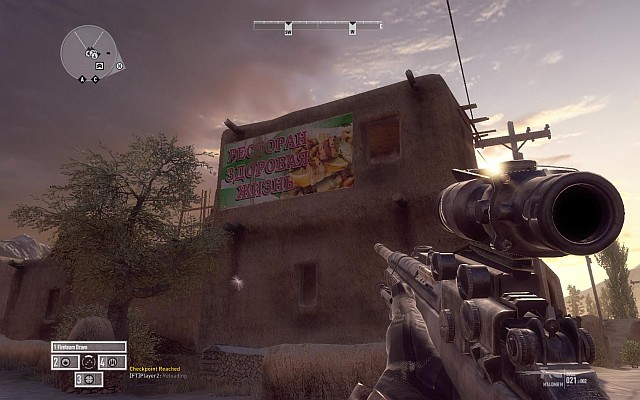The width and height of the screenshot is (640, 400).
Task: Choose squad command slot 4
Action: pyautogui.click(x=110, y=362)
